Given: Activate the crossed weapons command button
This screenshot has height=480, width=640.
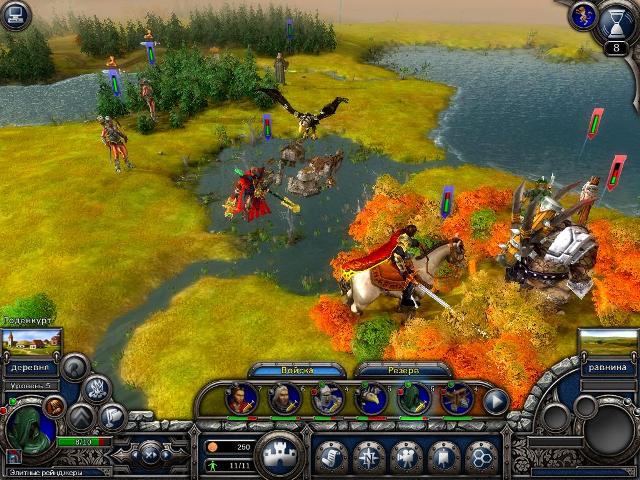Looking at the screenshot, I should pyautogui.click(x=97, y=389).
